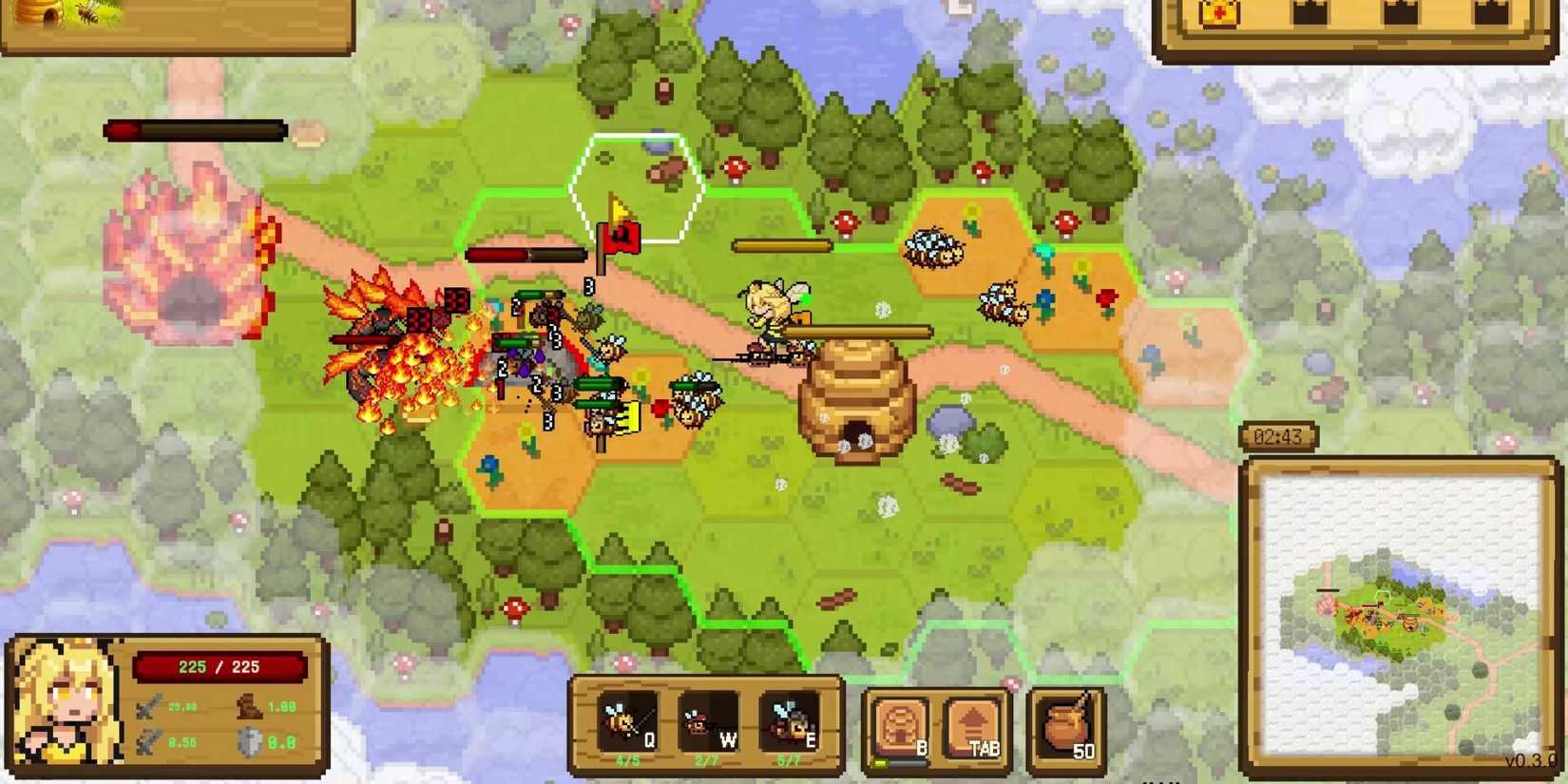
Task: Click the sword attack stat icon
Action: click(147, 705)
